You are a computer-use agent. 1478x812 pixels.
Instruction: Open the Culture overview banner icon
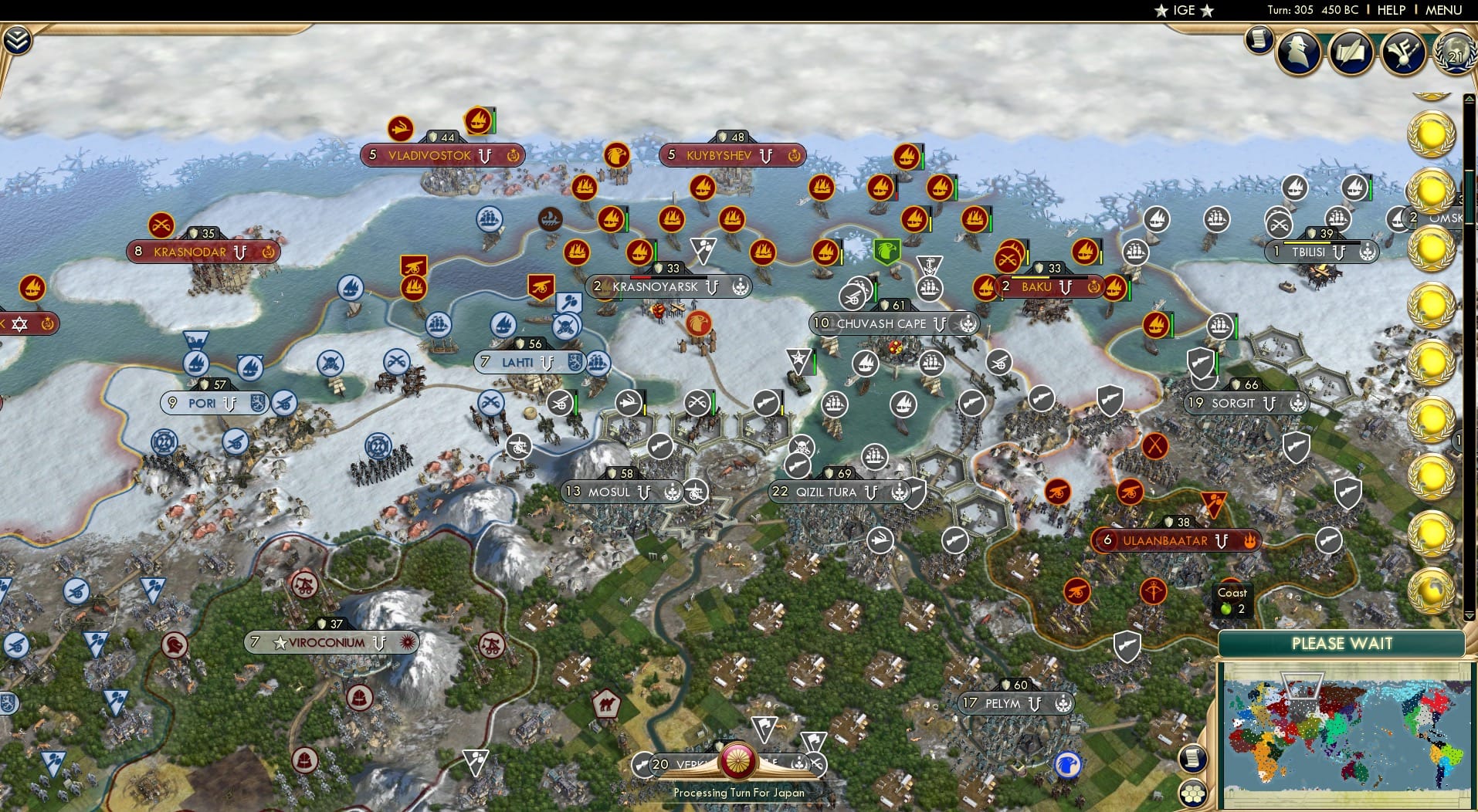tap(1404, 52)
